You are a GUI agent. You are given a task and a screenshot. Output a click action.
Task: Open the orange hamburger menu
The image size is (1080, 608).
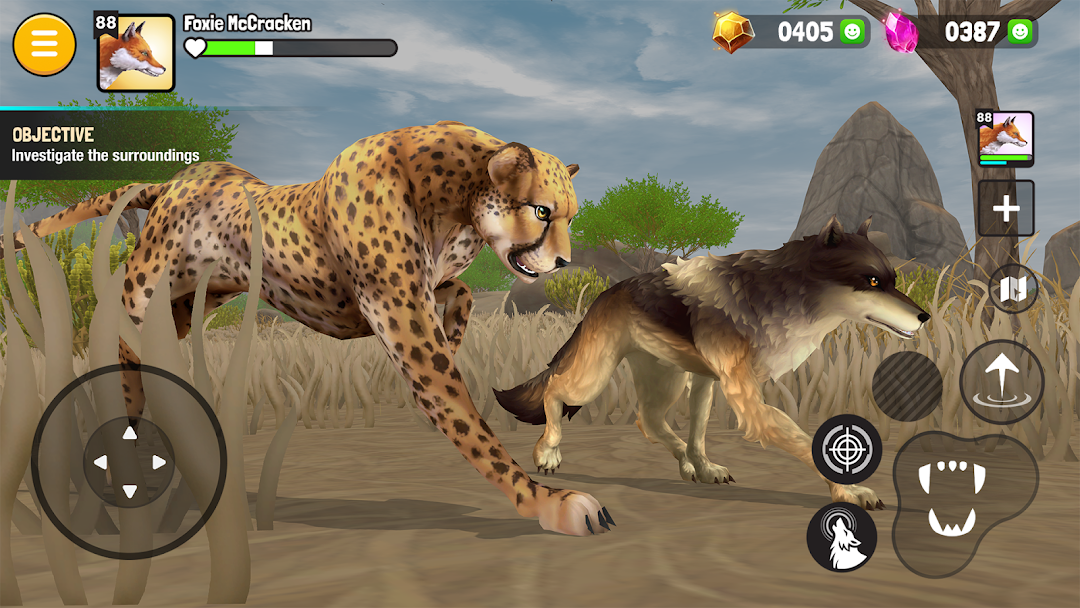(44, 45)
